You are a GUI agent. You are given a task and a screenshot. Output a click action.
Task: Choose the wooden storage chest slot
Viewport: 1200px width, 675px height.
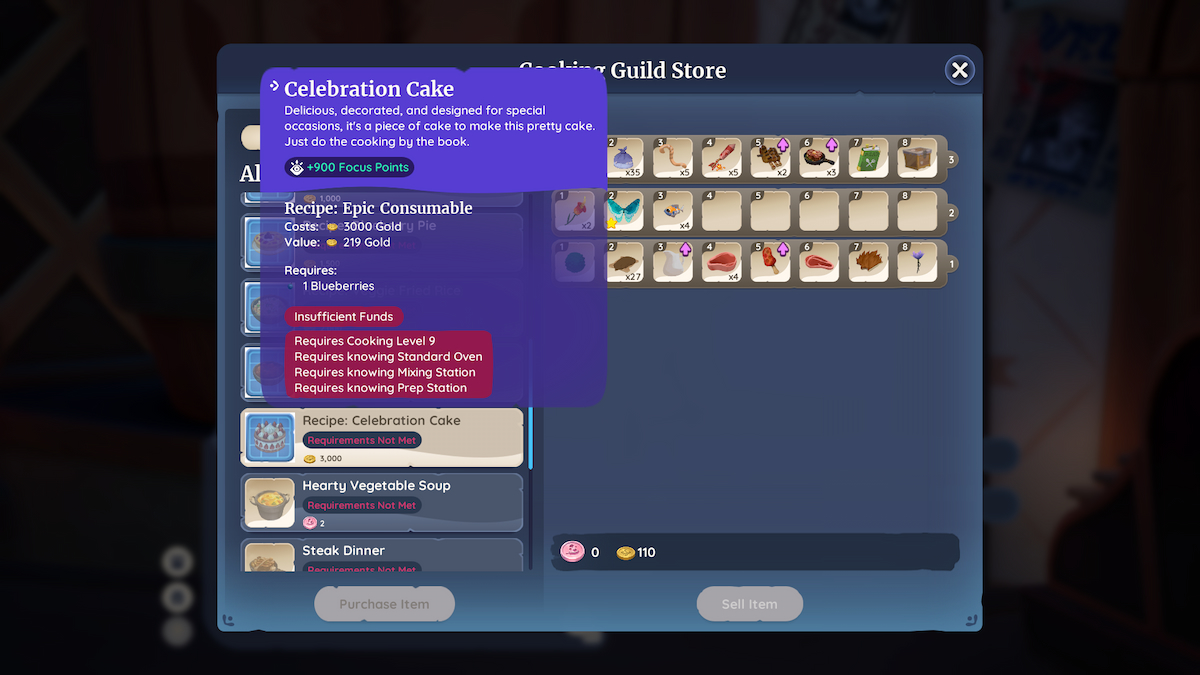917,158
